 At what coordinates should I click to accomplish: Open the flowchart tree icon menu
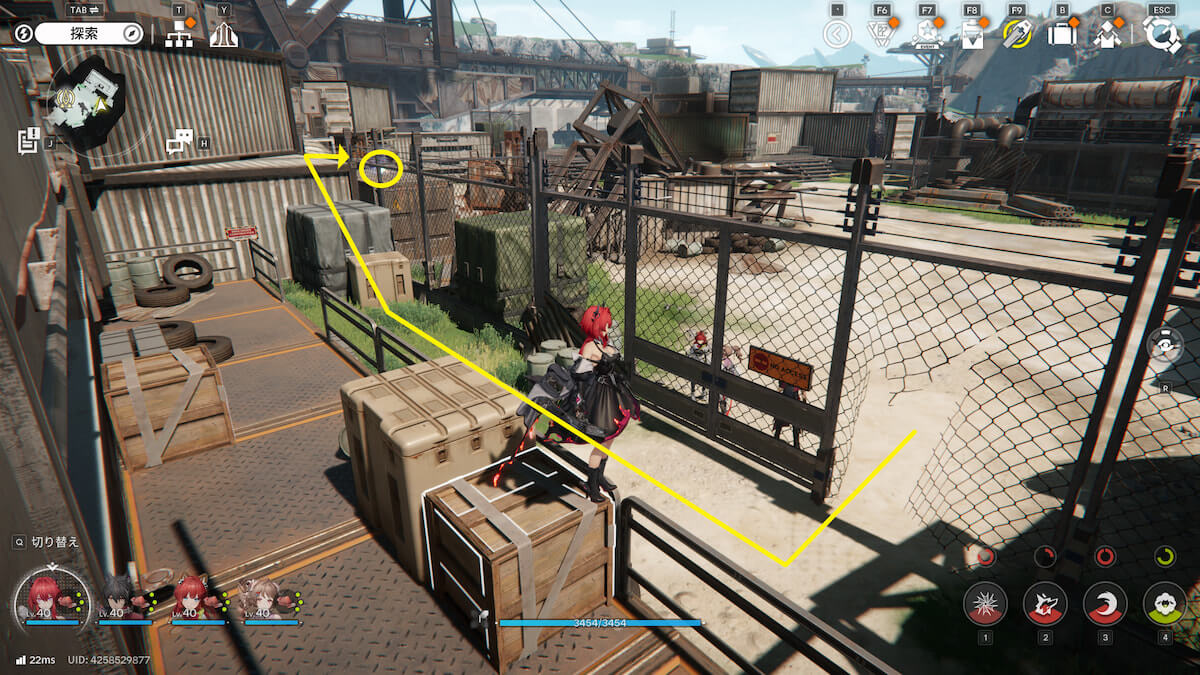tap(179, 34)
